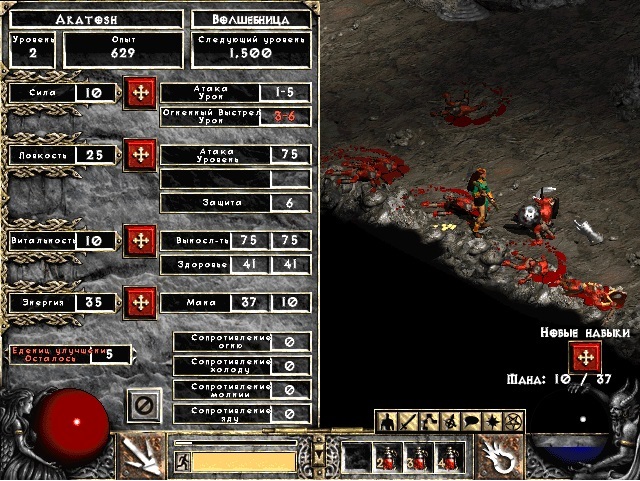Use the red potion in belt slot 3
Image resolution: width=640 pixels, height=481 pixels.
pos(419,457)
